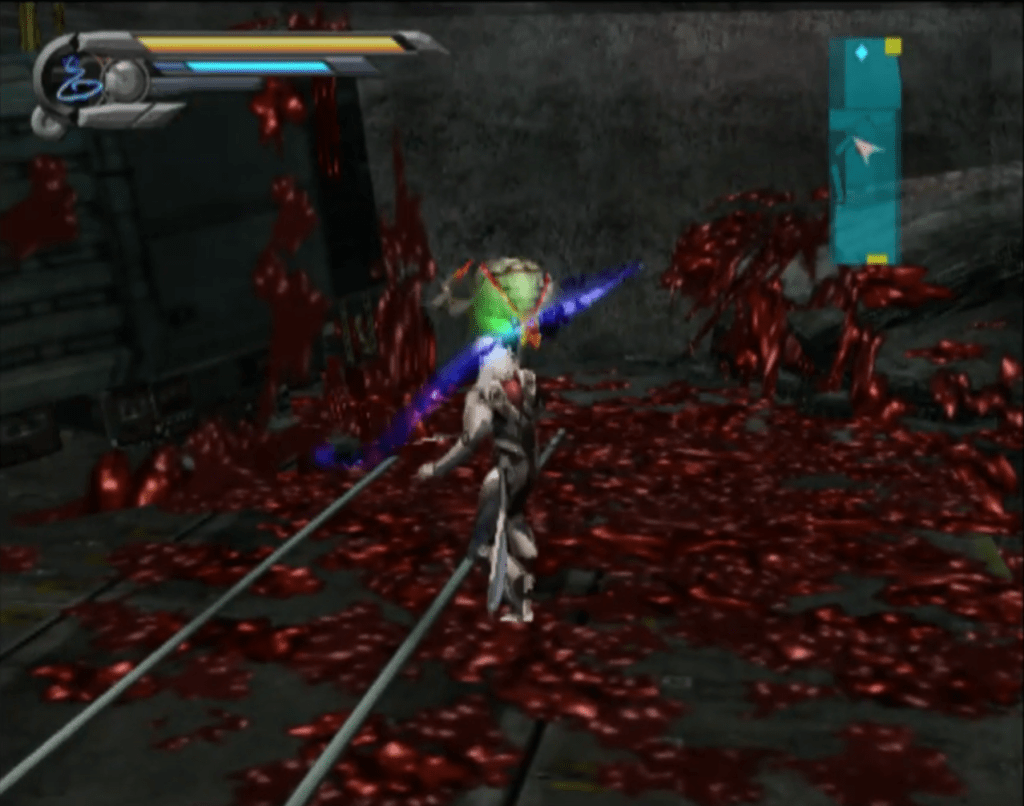Screen dimensions: 1024x806
Task: Click the blue swirl emblem on status gauge
Action: [x=76, y=81]
